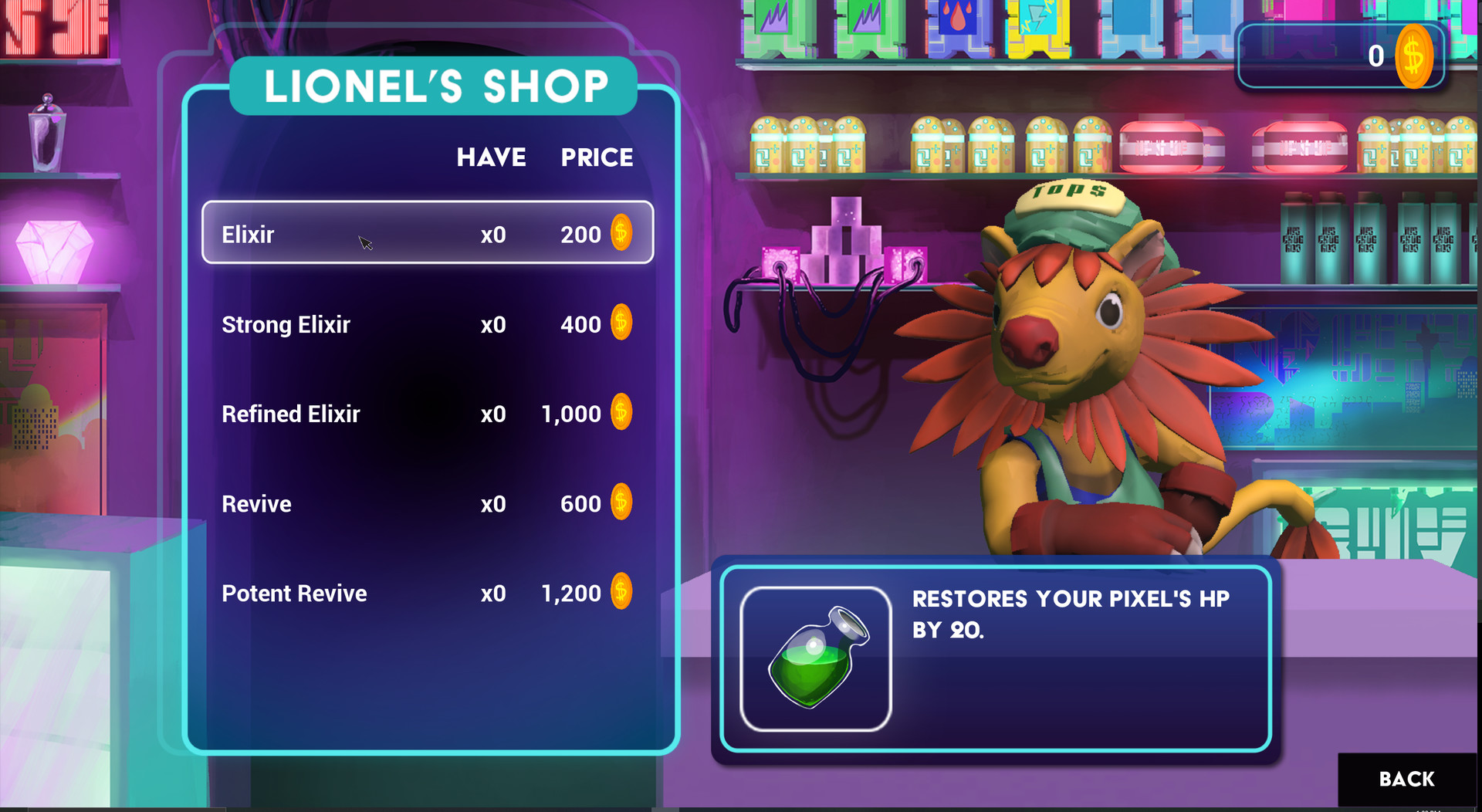Click the coin icon beside Potent Revive
Viewport: 1482px width, 812px height.
coord(620,592)
